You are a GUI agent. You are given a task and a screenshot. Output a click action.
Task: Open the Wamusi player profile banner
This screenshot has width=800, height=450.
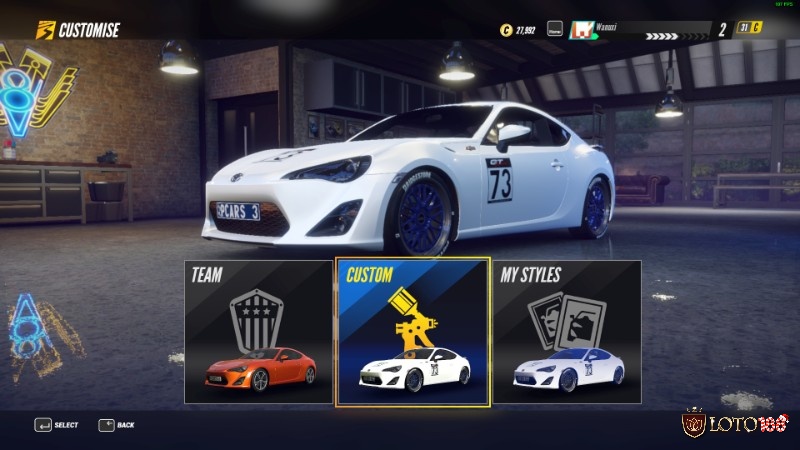tap(638, 31)
